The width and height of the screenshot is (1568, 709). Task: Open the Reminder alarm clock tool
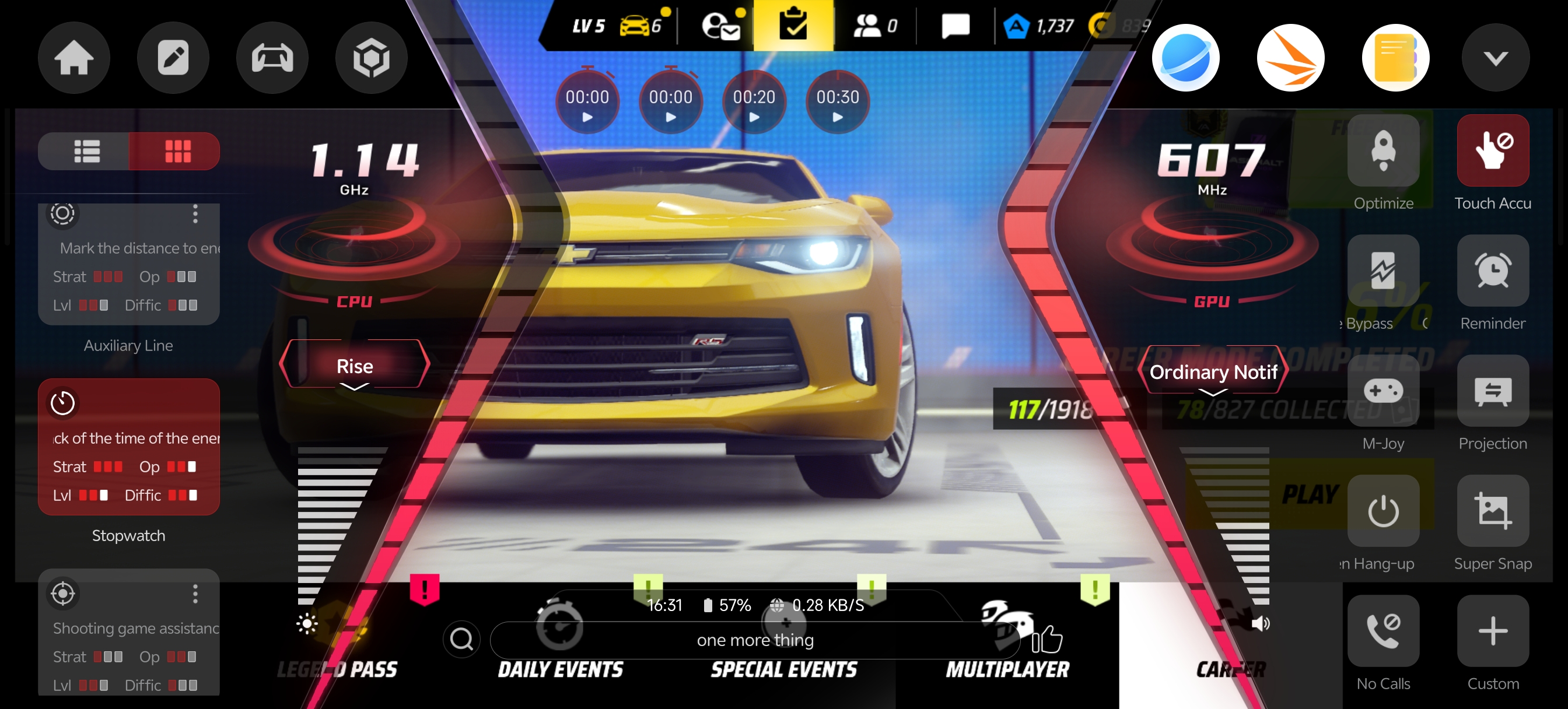click(x=1493, y=271)
